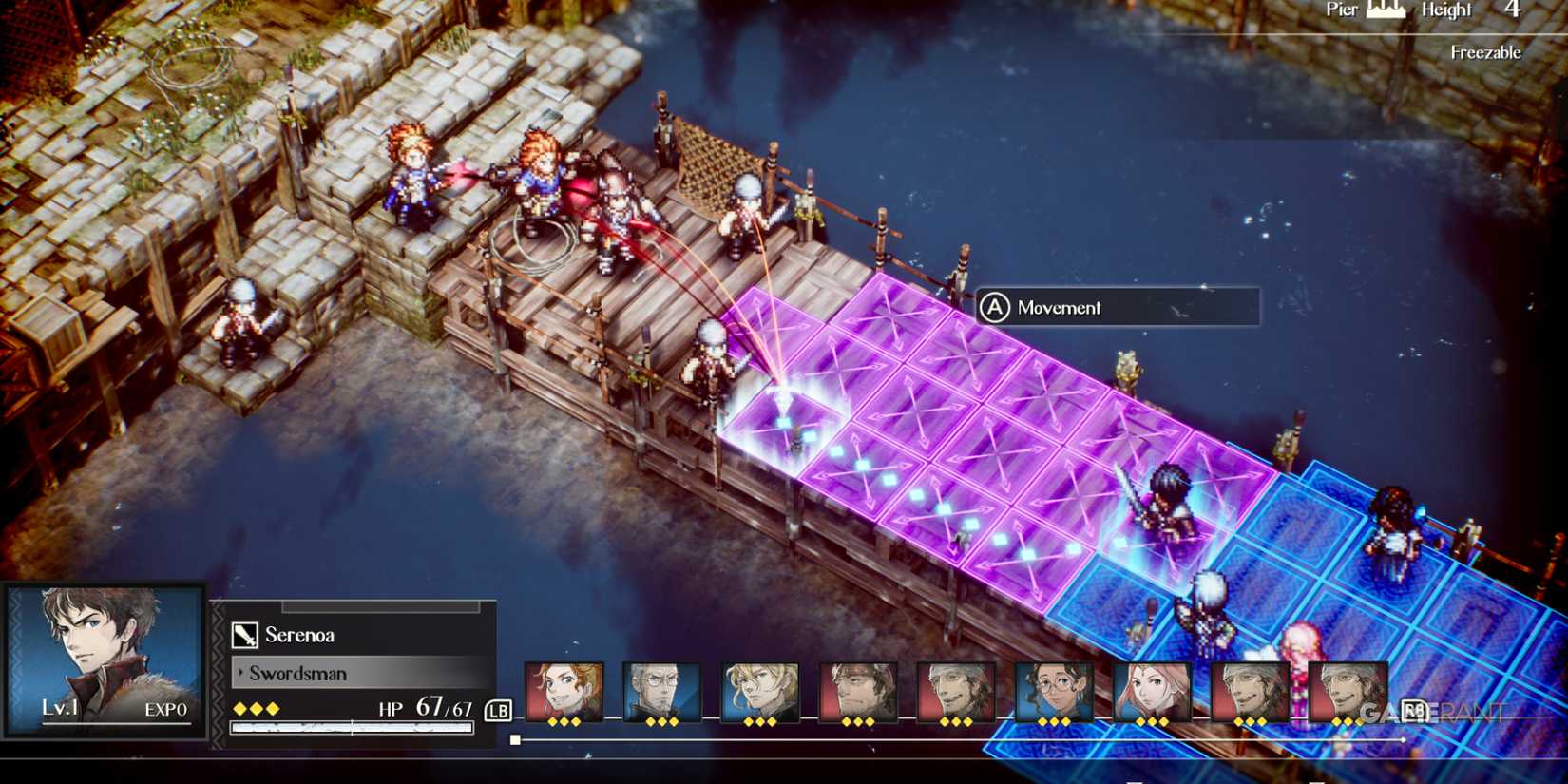Select the orange-haired character's turn-order portrait
This screenshot has width=1568, height=784.
(561, 686)
